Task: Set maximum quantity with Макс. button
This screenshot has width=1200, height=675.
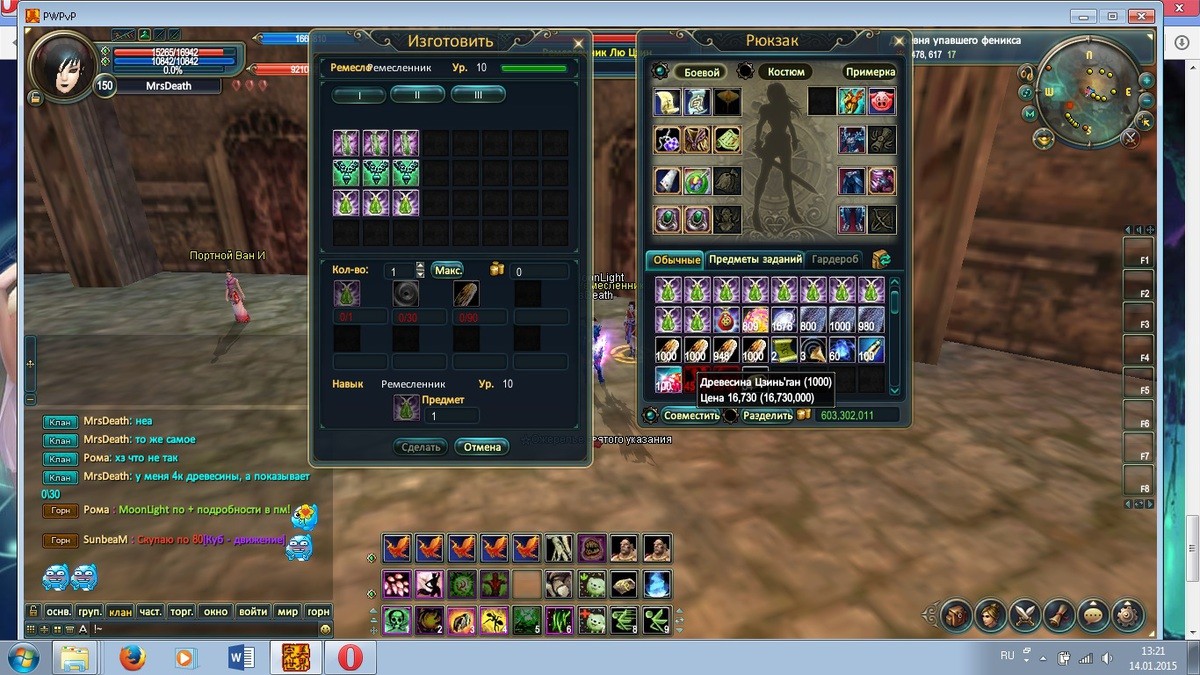Action: click(448, 270)
